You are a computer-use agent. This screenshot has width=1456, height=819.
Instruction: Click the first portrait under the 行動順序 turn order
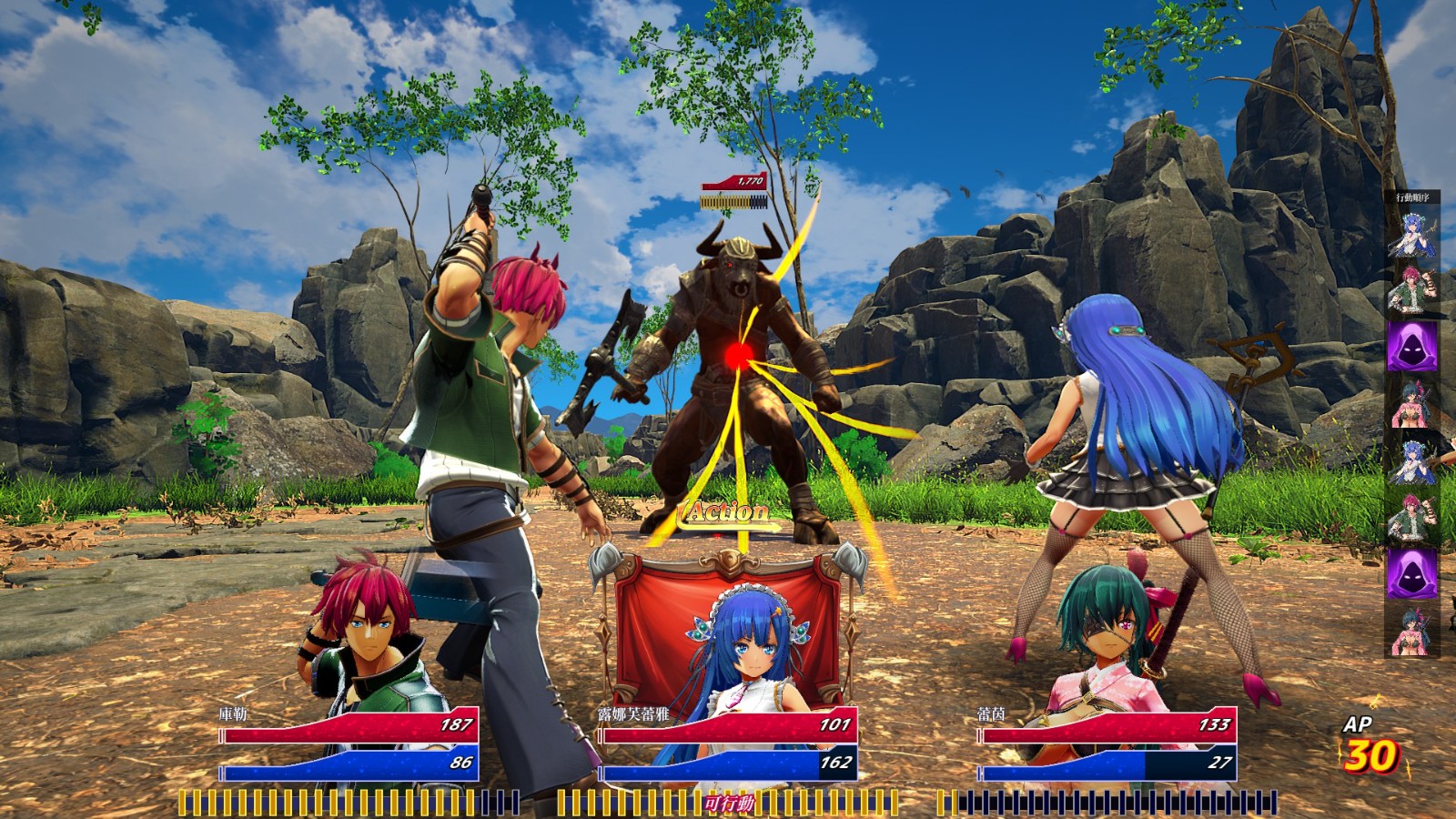click(x=1412, y=233)
